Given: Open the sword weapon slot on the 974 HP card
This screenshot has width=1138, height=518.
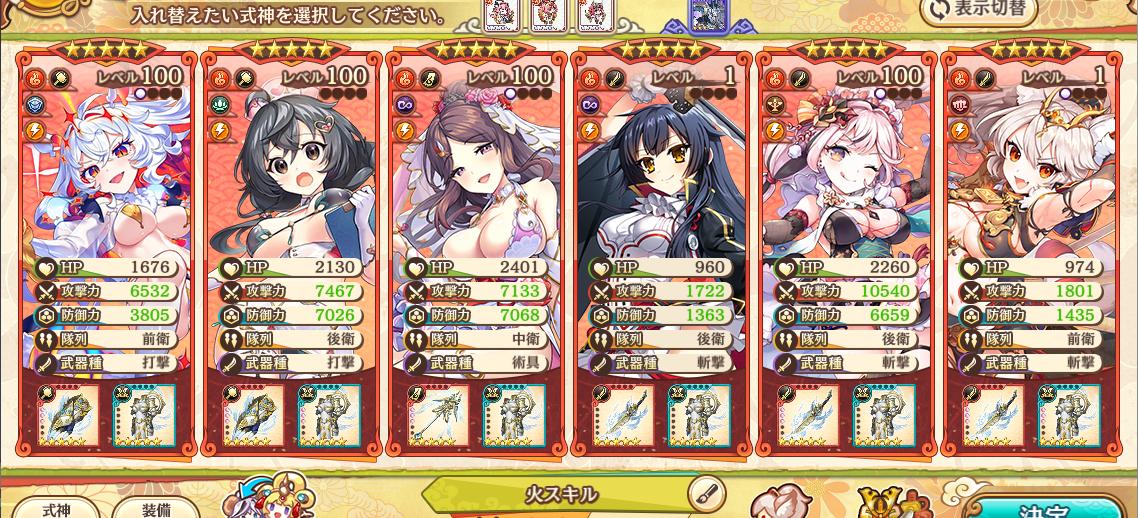Looking at the screenshot, I should tap(993, 415).
